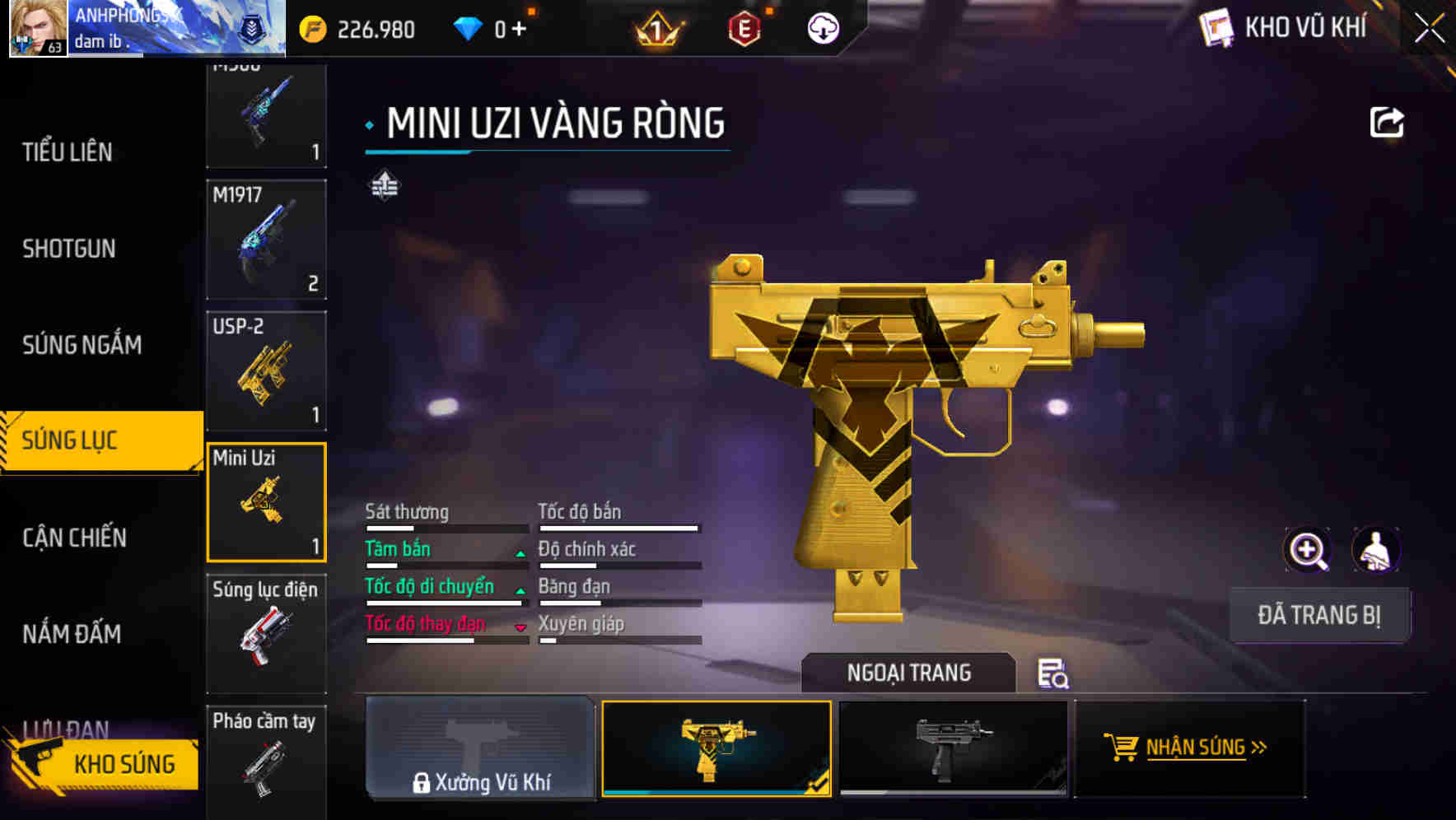Click the Đã Trang Bị button
The image size is (1456, 820).
tap(1318, 615)
